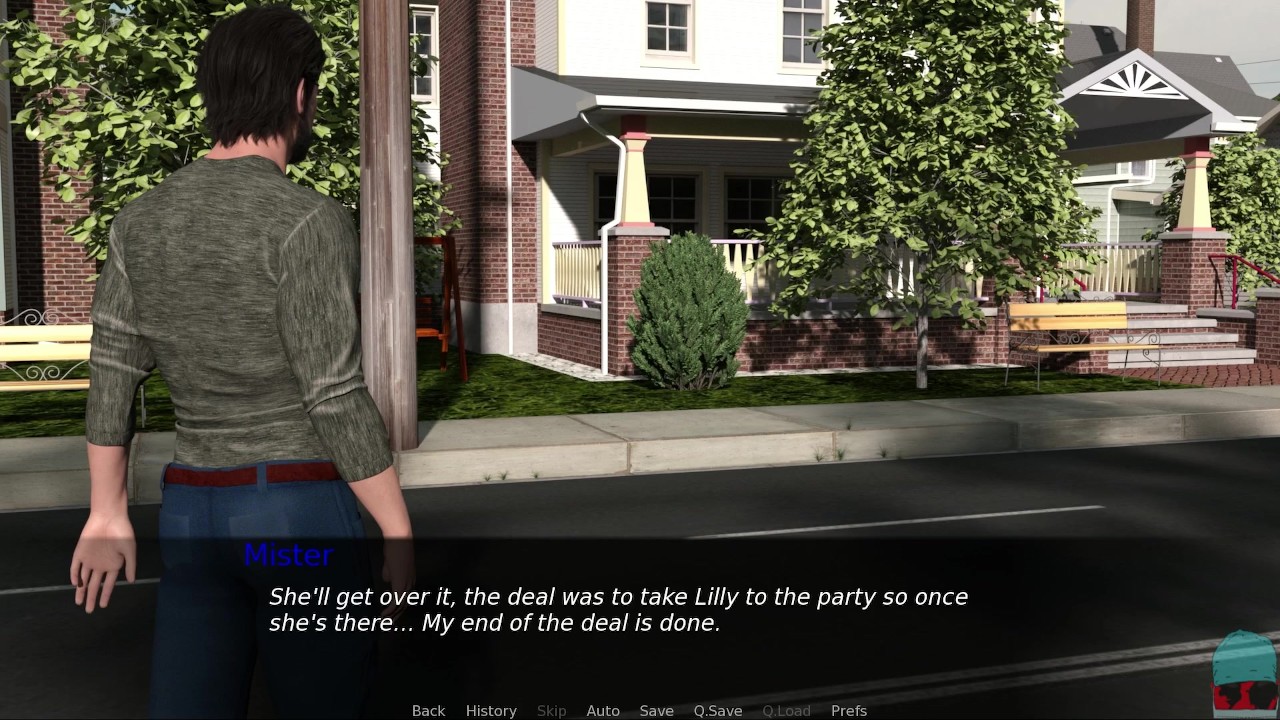Open Prefs settings
1280x720 pixels.
coord(849,710)
